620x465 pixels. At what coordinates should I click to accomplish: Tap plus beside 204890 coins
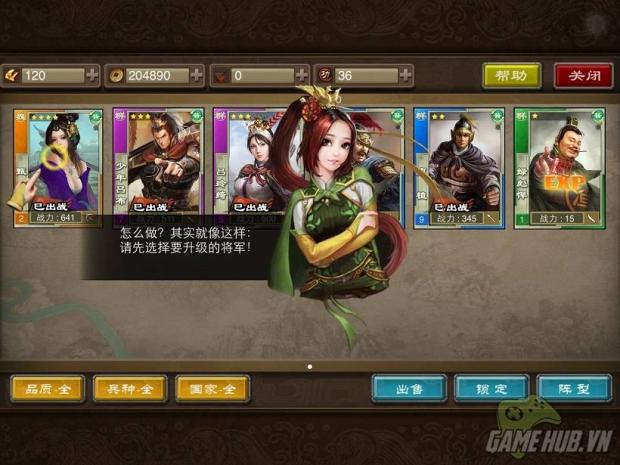point(197,75)
